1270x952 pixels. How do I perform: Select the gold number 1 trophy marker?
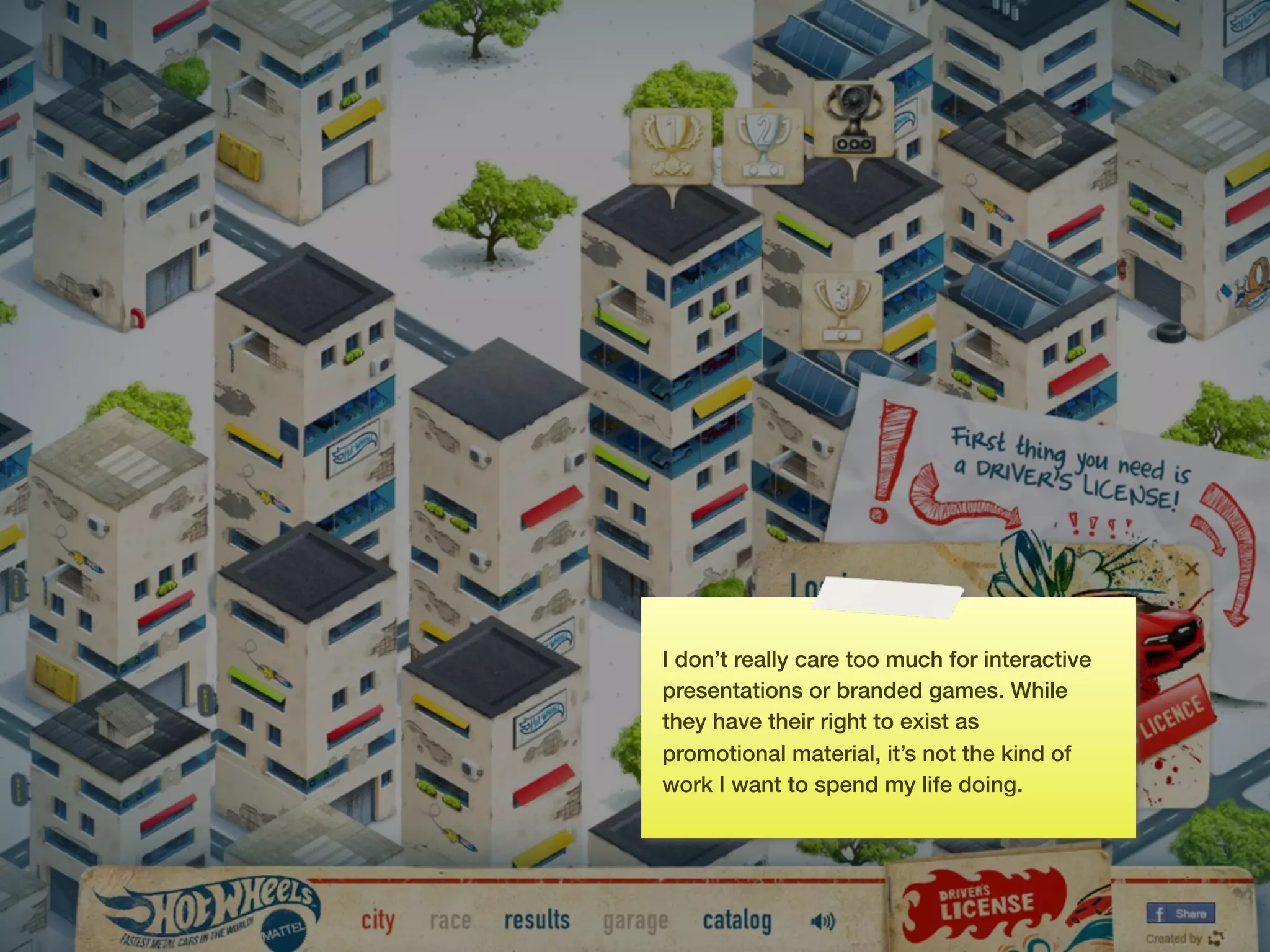pyautogui.click(x=671, y=147)
